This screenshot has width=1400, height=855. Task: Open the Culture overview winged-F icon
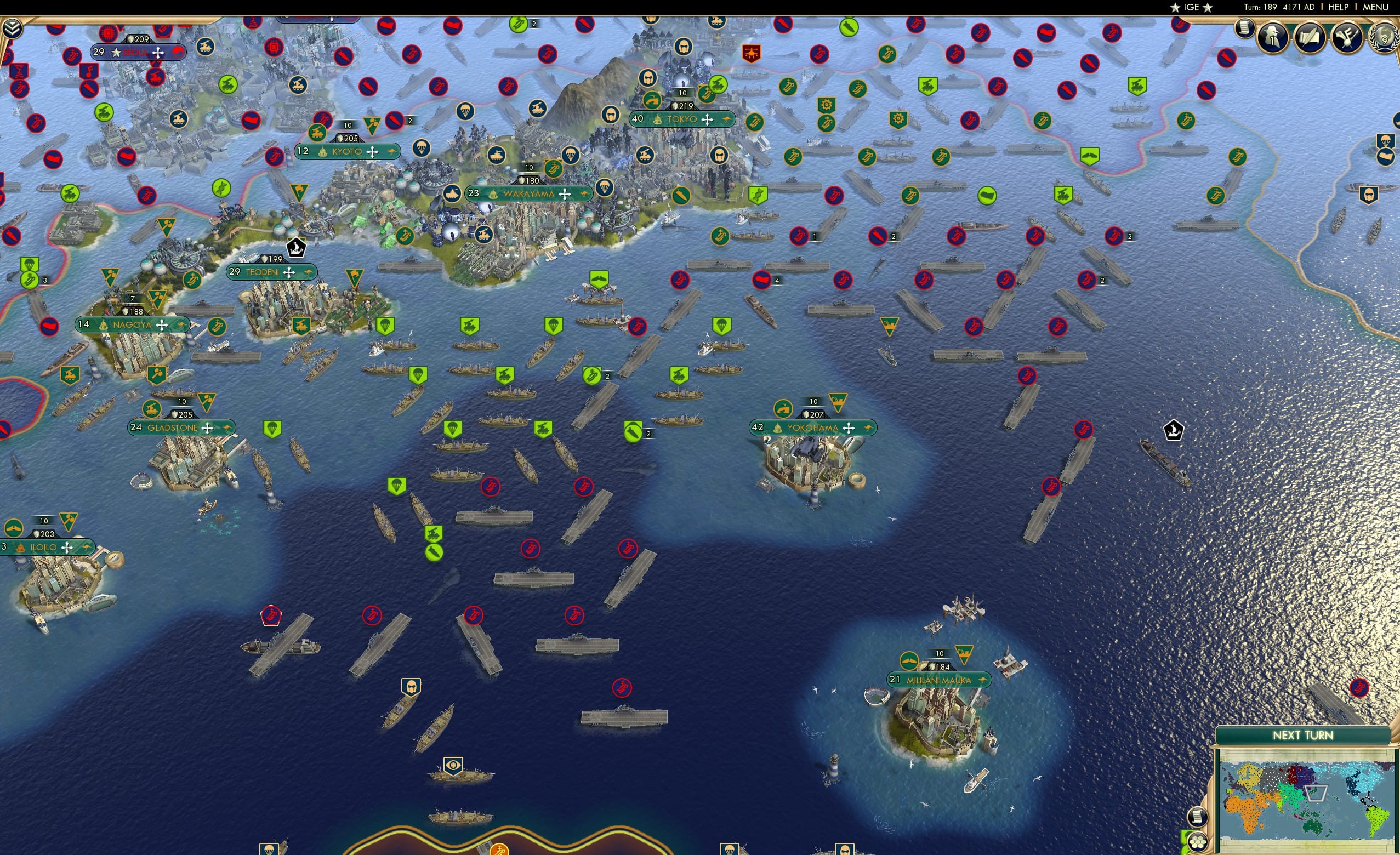coord(1347,38)
